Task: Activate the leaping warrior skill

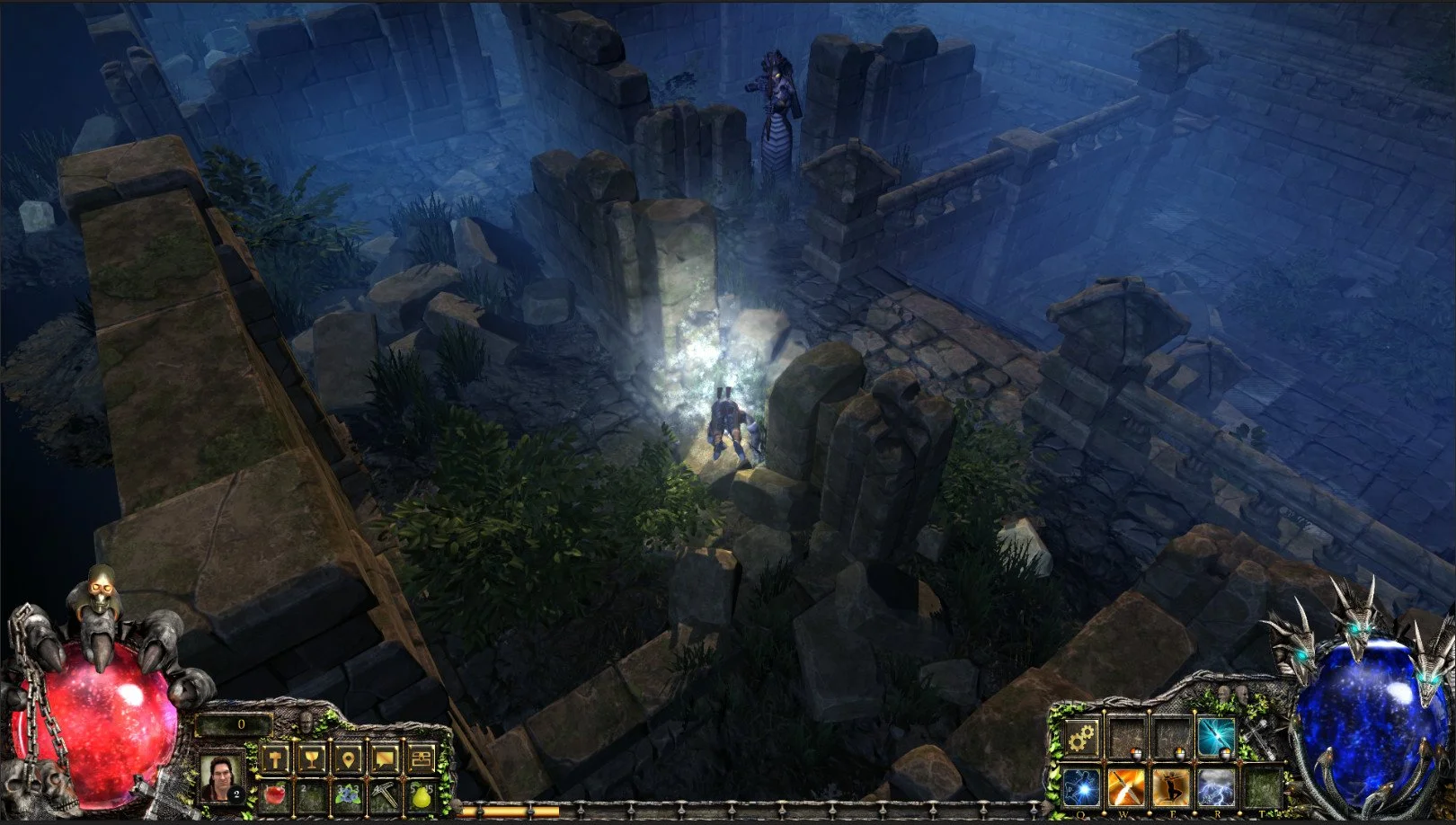Action: pos(1171,787)
